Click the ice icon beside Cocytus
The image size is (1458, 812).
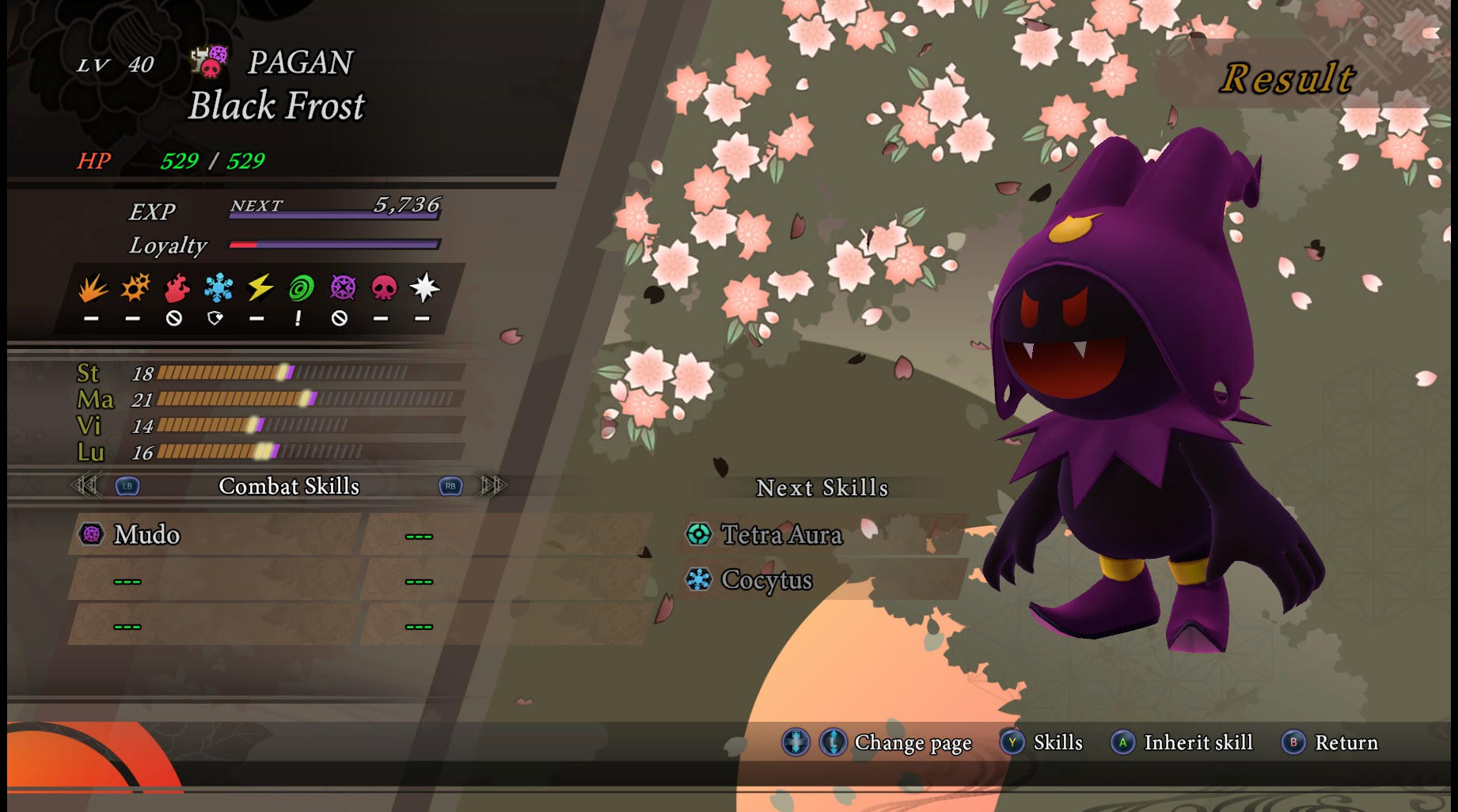[700, 580]
